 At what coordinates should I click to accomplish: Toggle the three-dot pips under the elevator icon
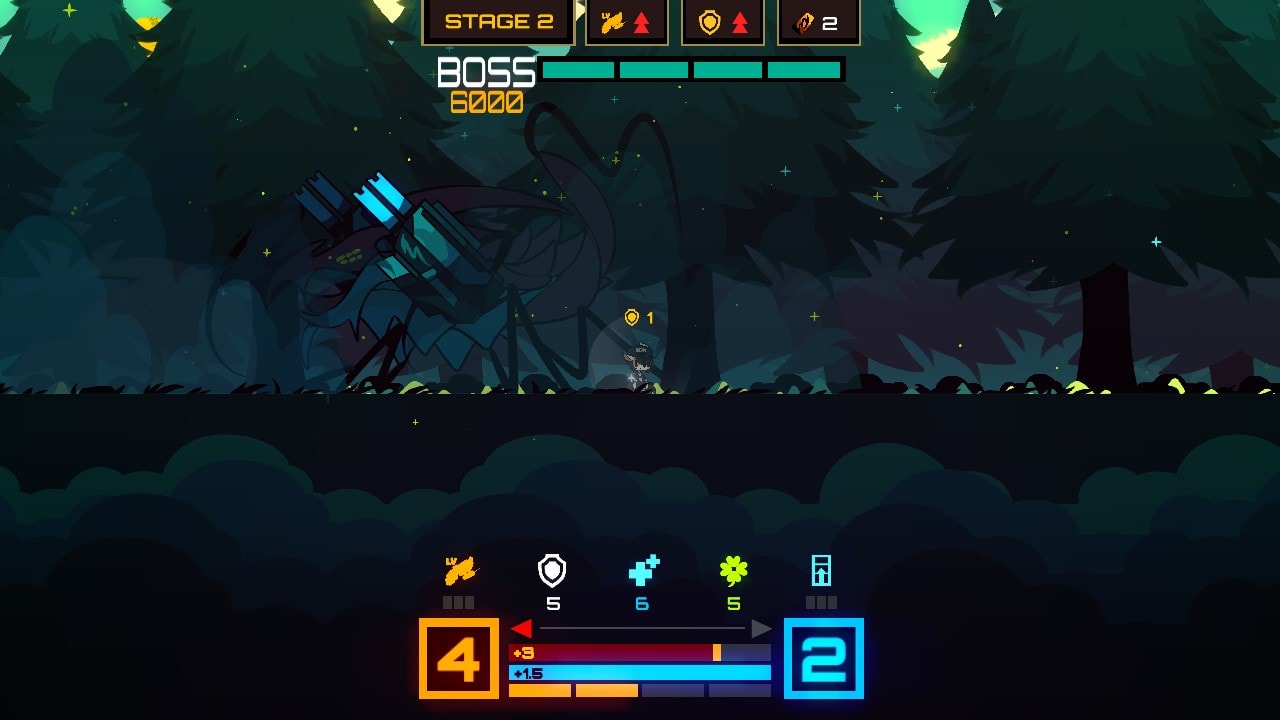point(822,601)
